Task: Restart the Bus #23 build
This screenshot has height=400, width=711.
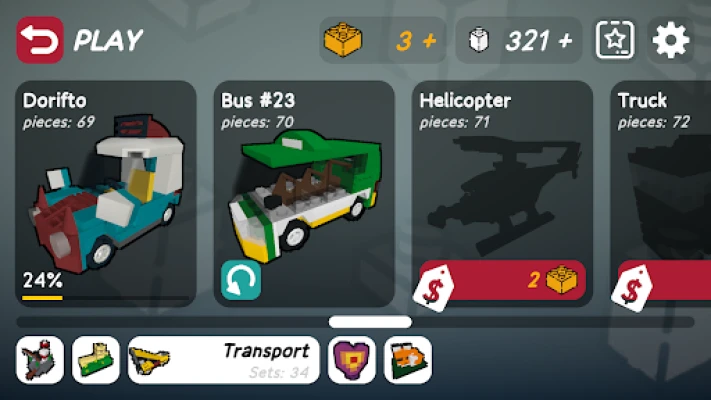Action: coord(241,281)
